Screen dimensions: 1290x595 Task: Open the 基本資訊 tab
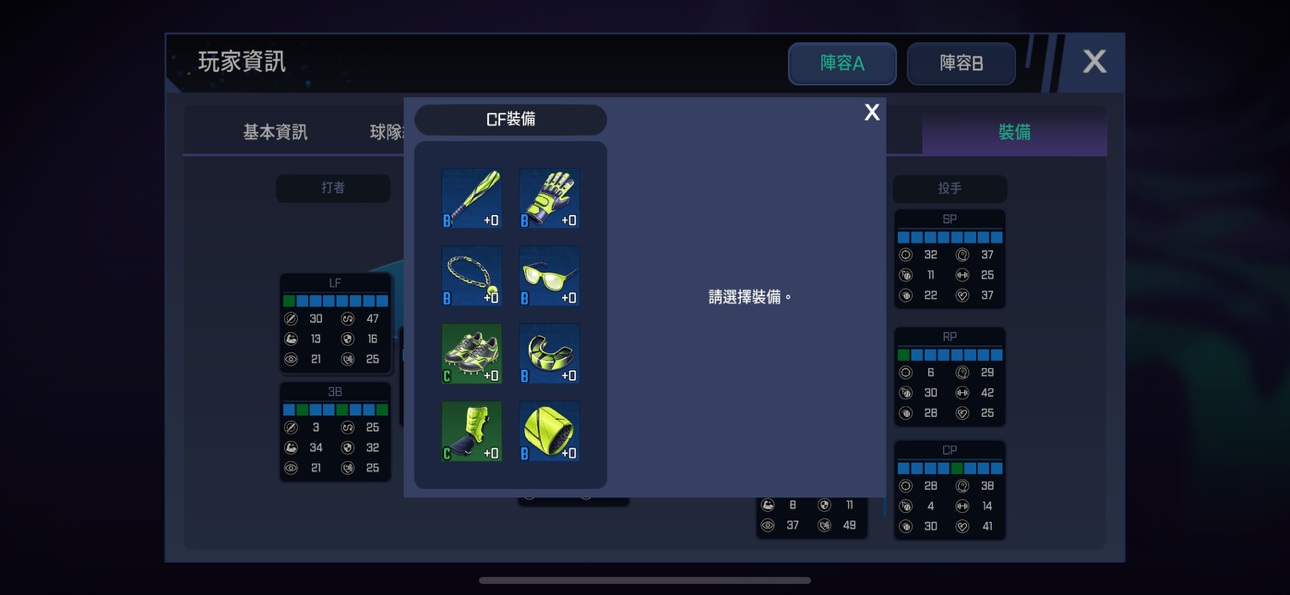[275, 132]
